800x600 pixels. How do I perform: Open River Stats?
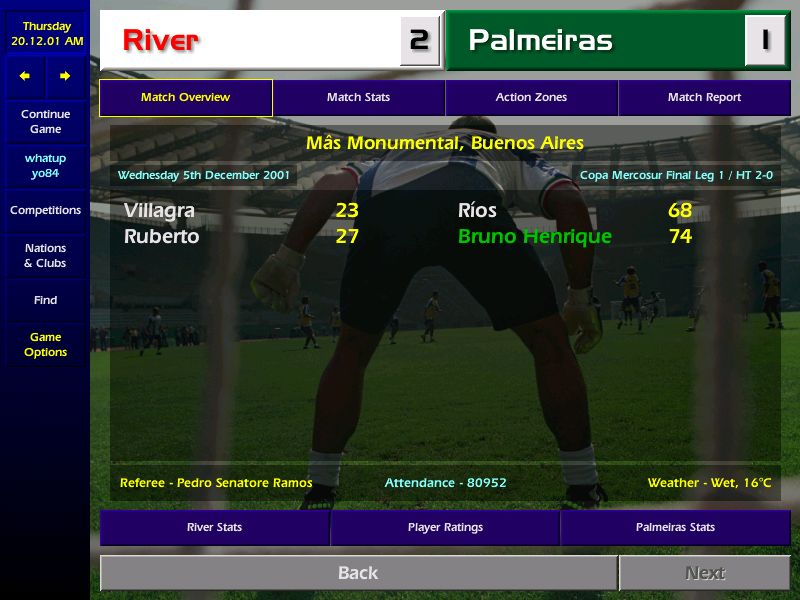[214, 527]
